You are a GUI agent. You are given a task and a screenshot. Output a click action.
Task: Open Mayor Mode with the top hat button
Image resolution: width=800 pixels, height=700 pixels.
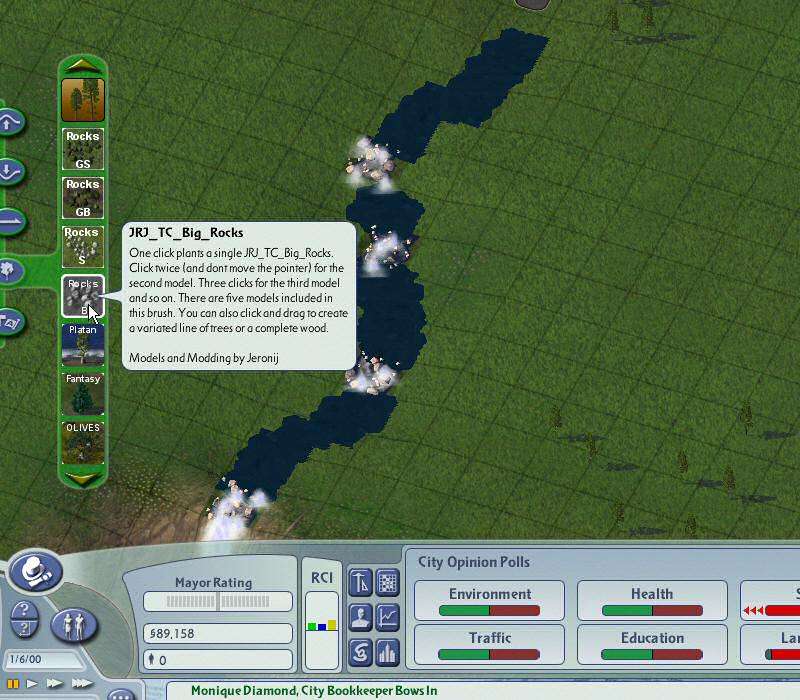[x=37, y=571]
